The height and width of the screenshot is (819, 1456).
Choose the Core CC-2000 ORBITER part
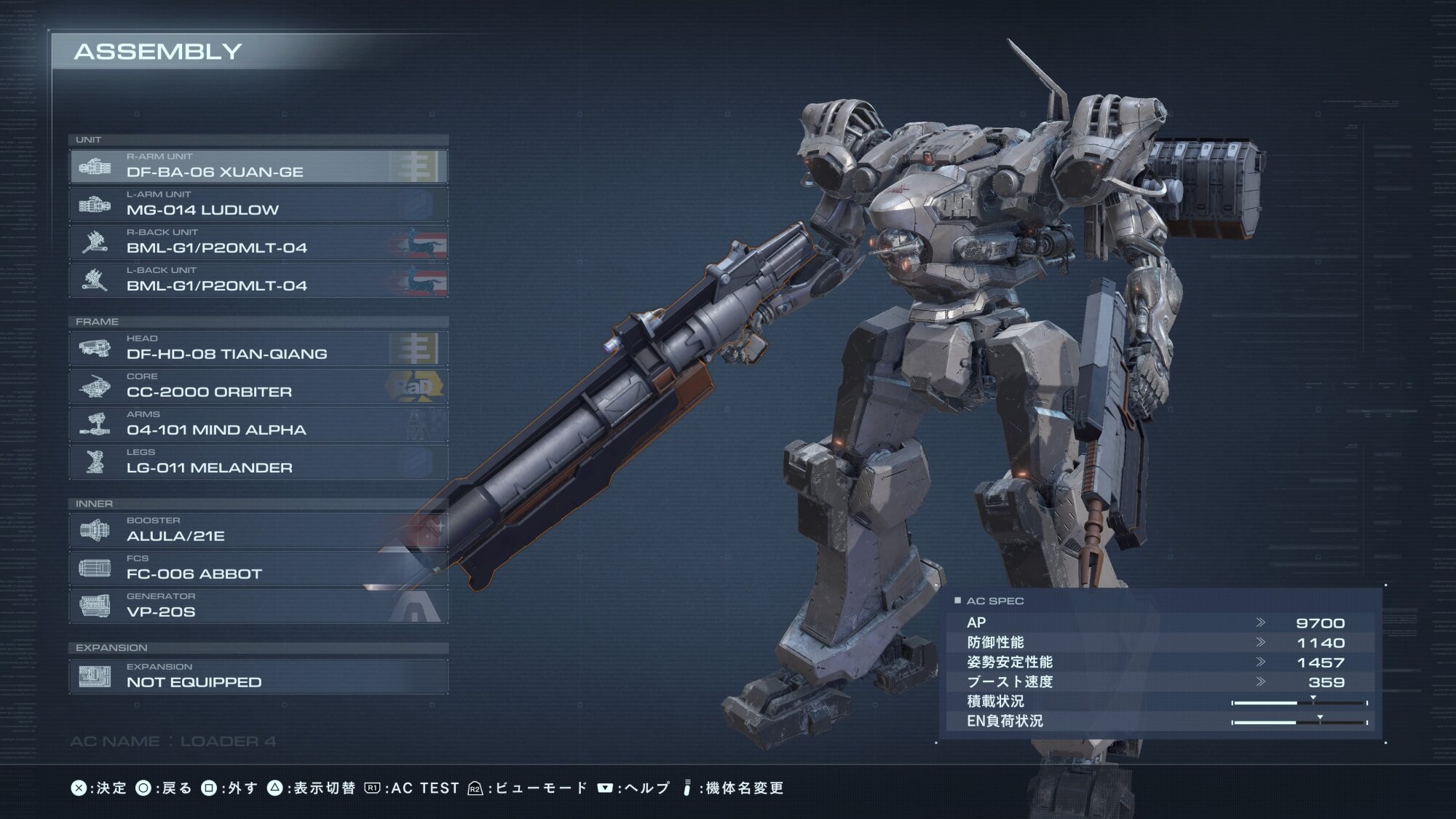258,386
